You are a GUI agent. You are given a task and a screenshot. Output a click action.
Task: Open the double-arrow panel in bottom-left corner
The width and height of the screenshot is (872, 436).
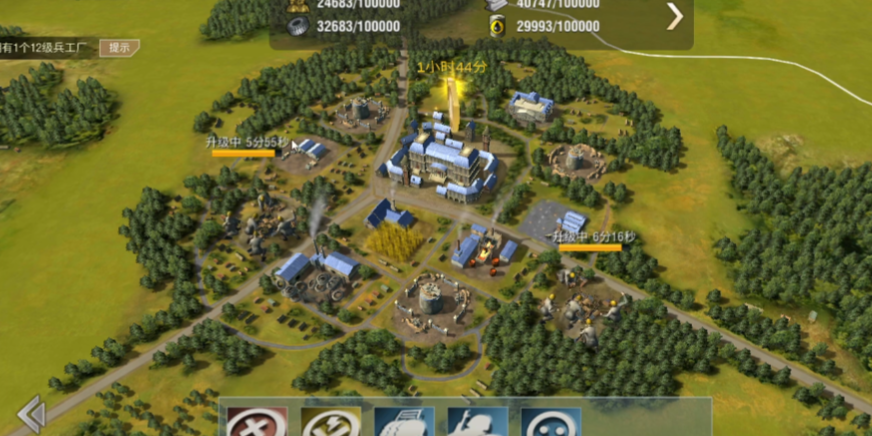(x=30, y=414)
